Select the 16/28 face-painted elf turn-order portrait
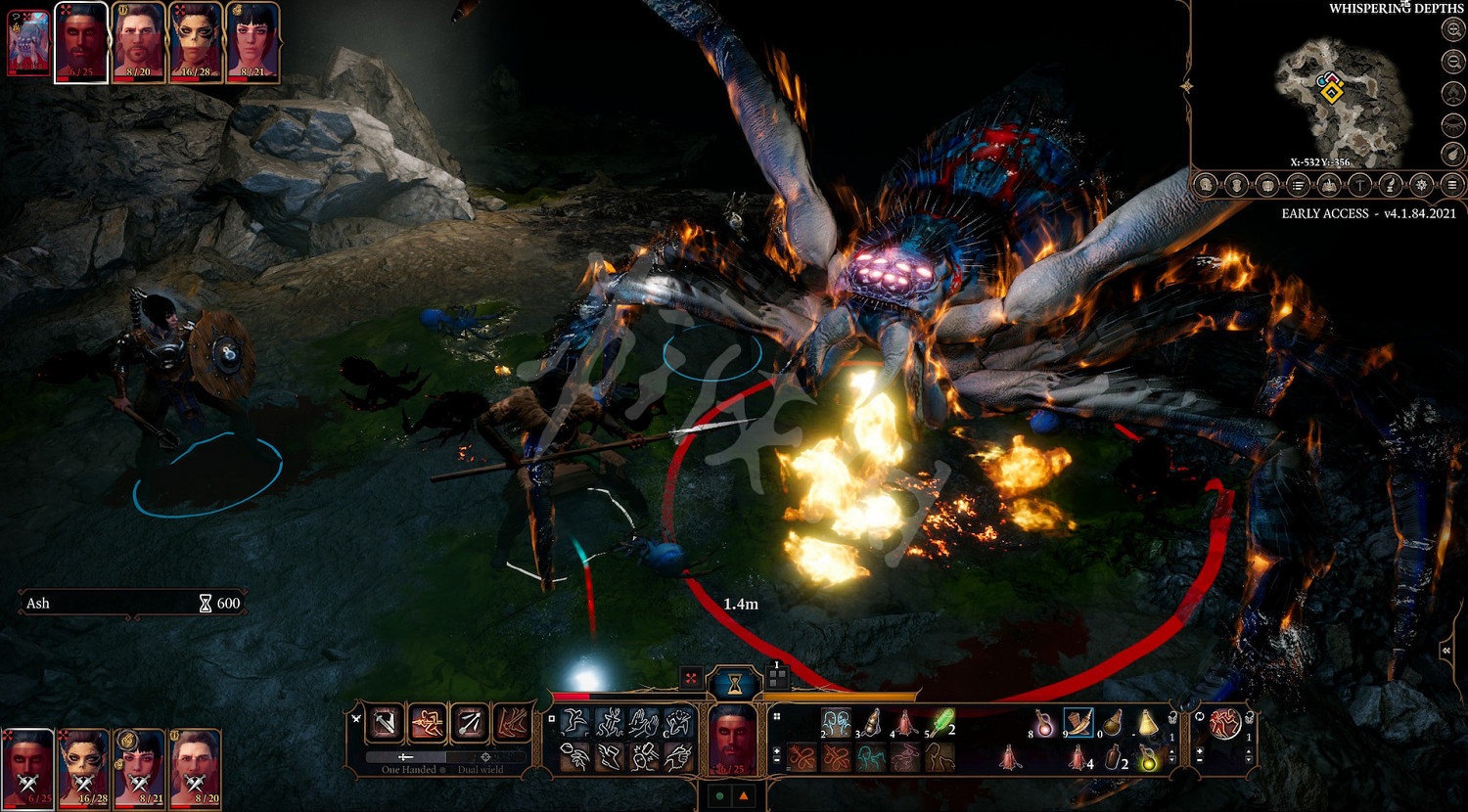 (196, 42)
